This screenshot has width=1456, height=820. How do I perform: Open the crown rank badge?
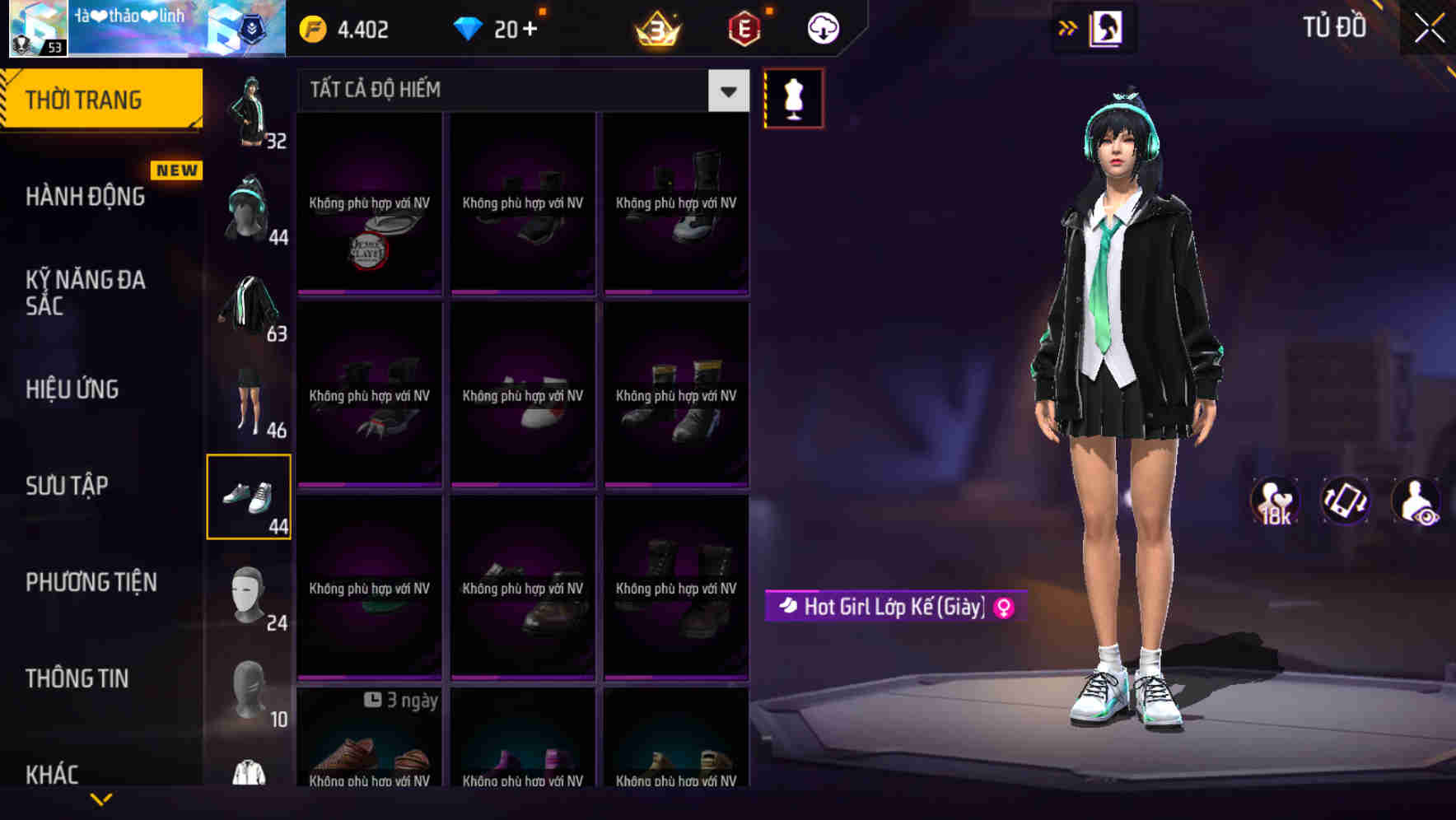point(656,27)
